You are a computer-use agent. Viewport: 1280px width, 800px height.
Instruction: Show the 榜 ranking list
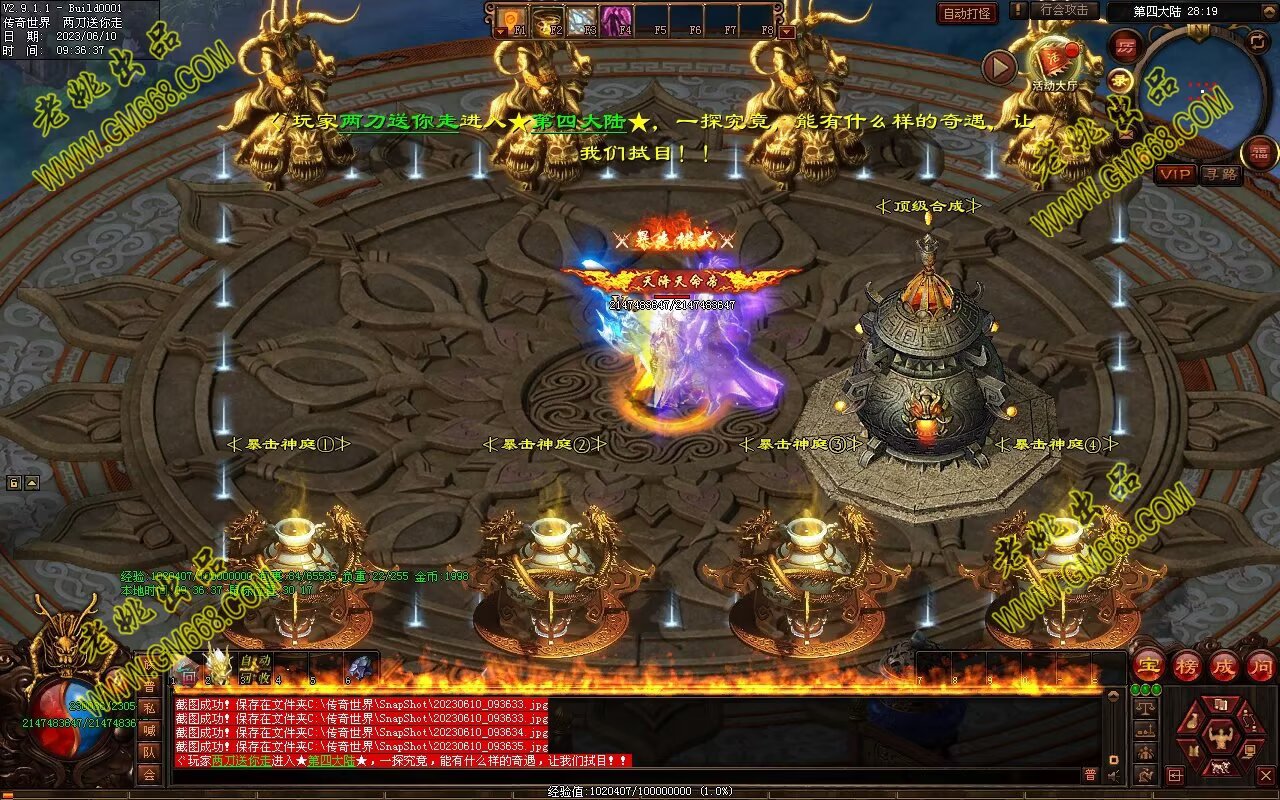(1187, 665)
